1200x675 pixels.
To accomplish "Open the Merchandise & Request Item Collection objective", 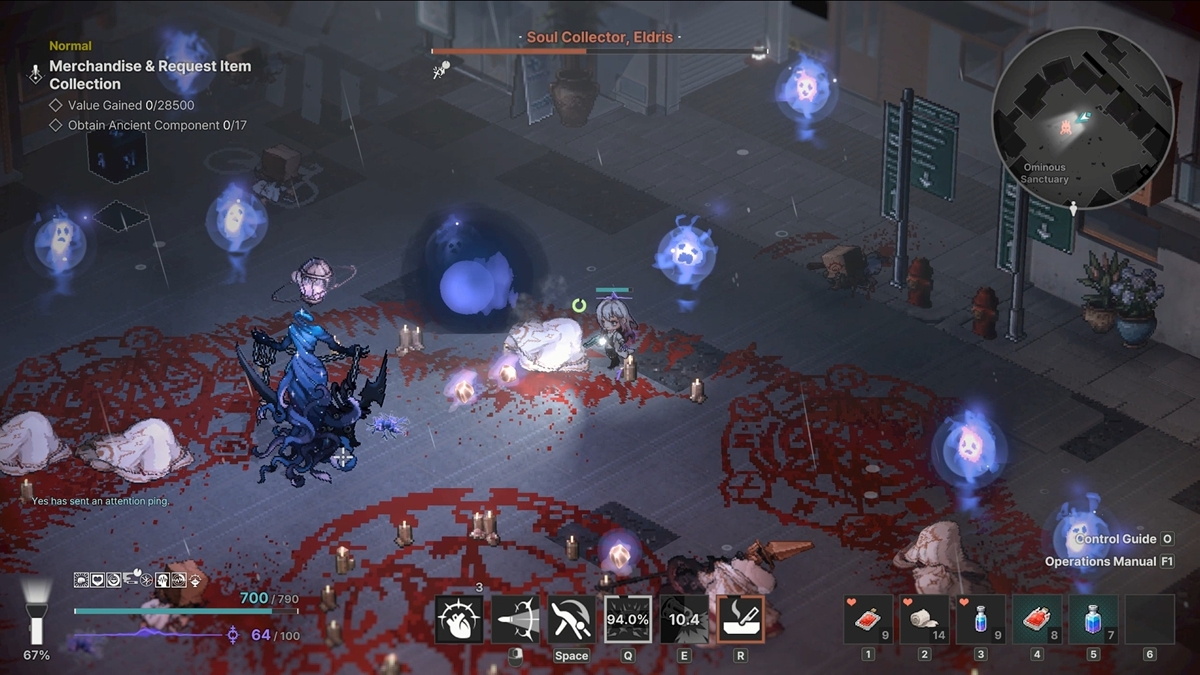I will (150, 75).
